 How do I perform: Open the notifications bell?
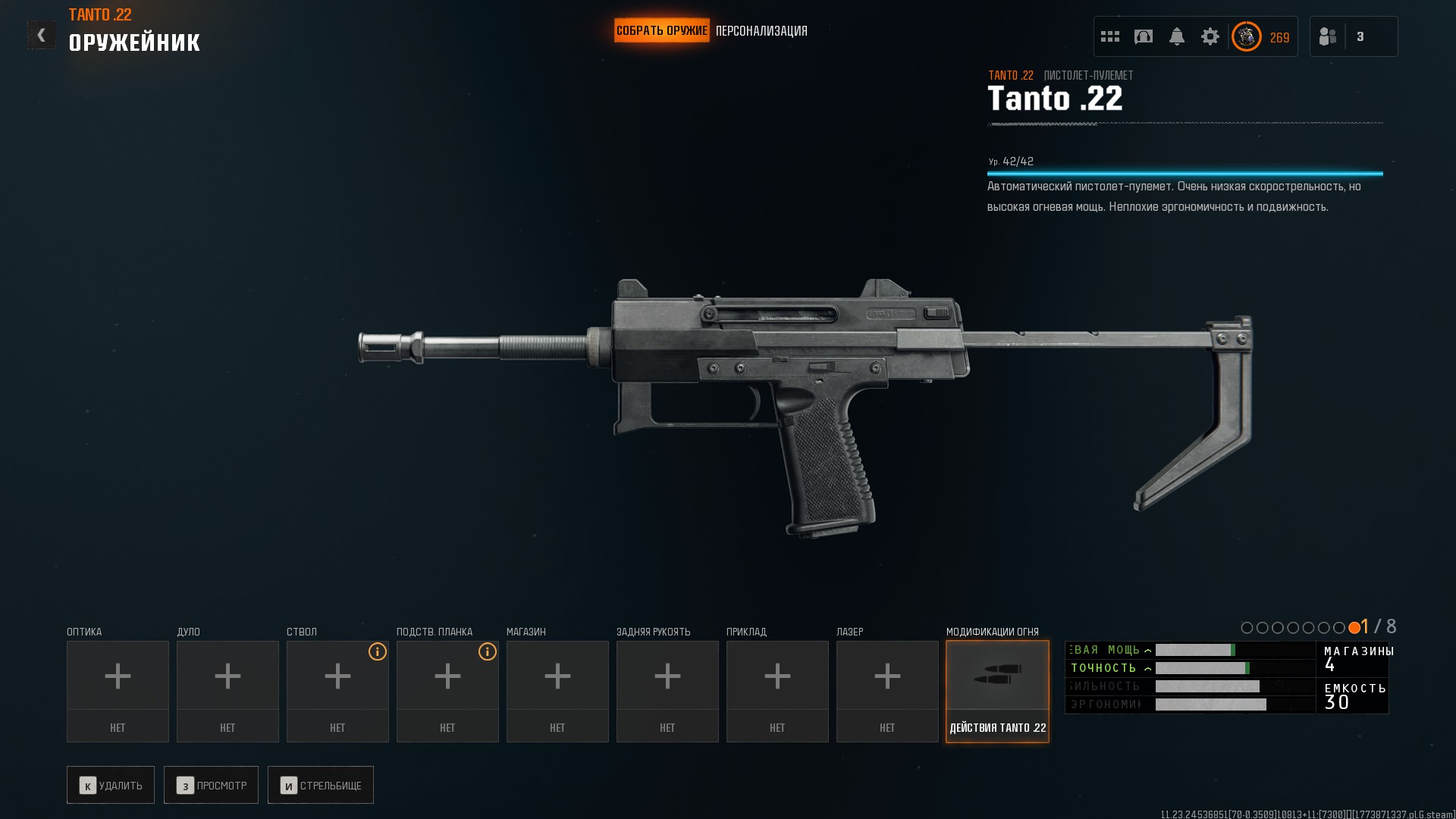[1177, 36]
